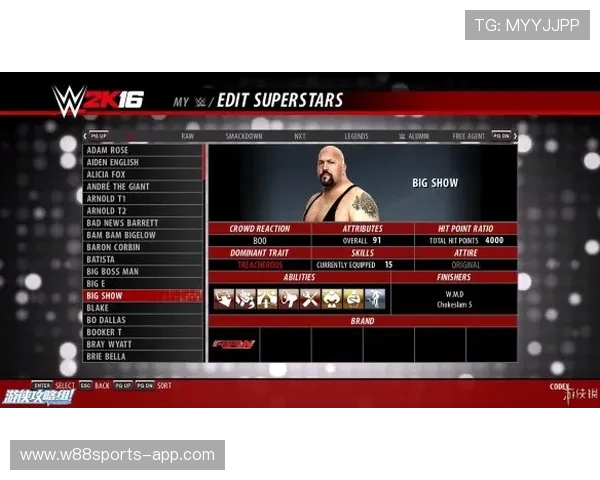This screenshot has height=480, width=600.
Task: Select Brie Bella at the list bottom
Action: (x=142, y=356)
